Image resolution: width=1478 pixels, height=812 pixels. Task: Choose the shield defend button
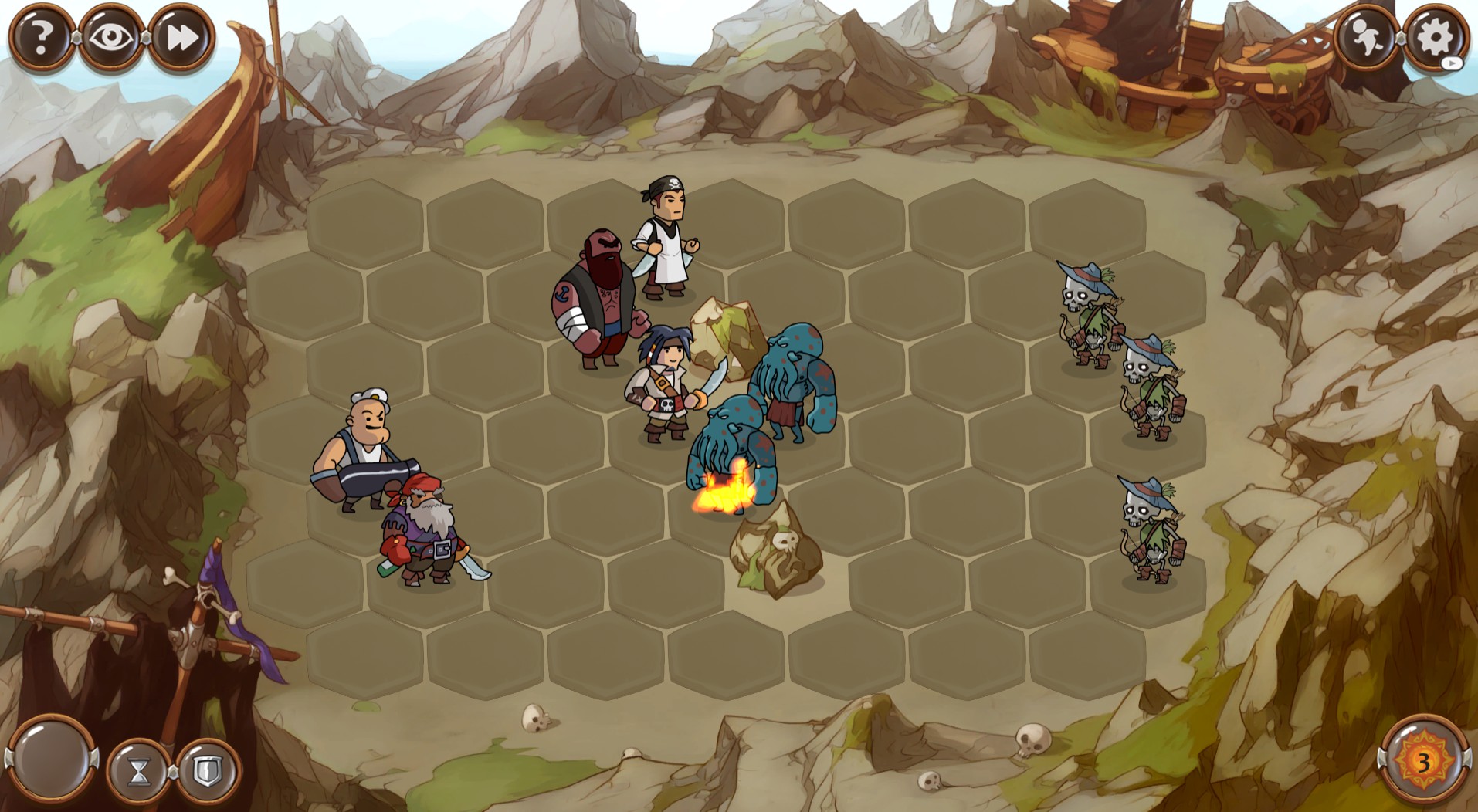pyautogui.click(x=207, y=770)
